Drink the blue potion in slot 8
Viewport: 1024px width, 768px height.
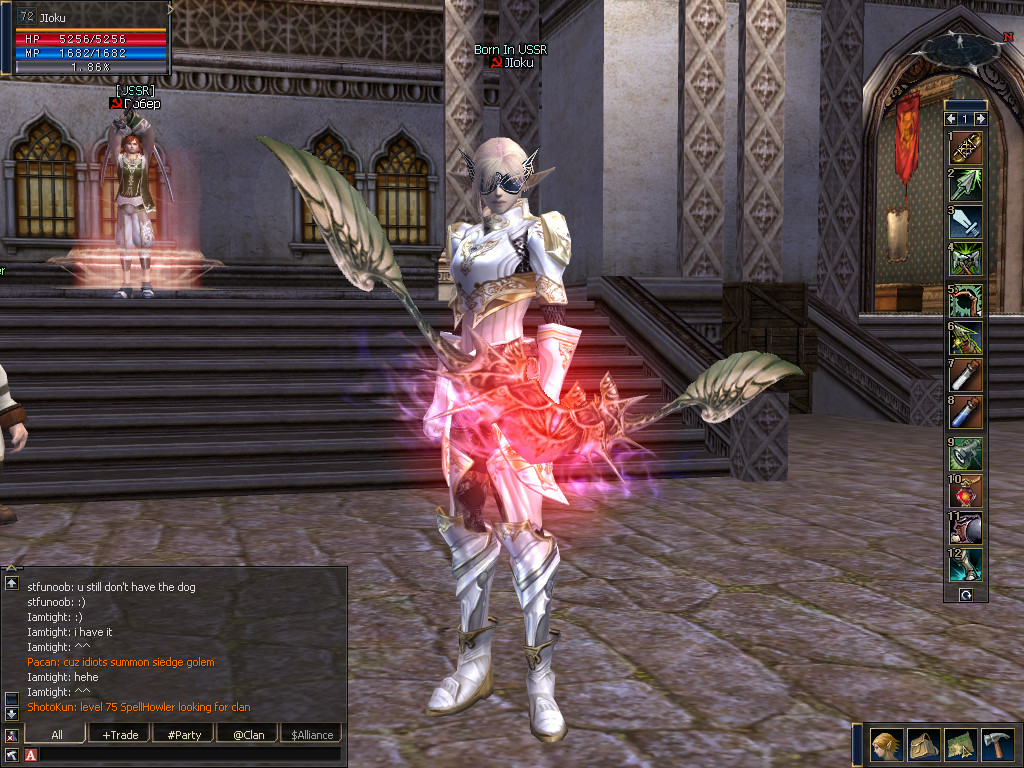click(966, 412)
